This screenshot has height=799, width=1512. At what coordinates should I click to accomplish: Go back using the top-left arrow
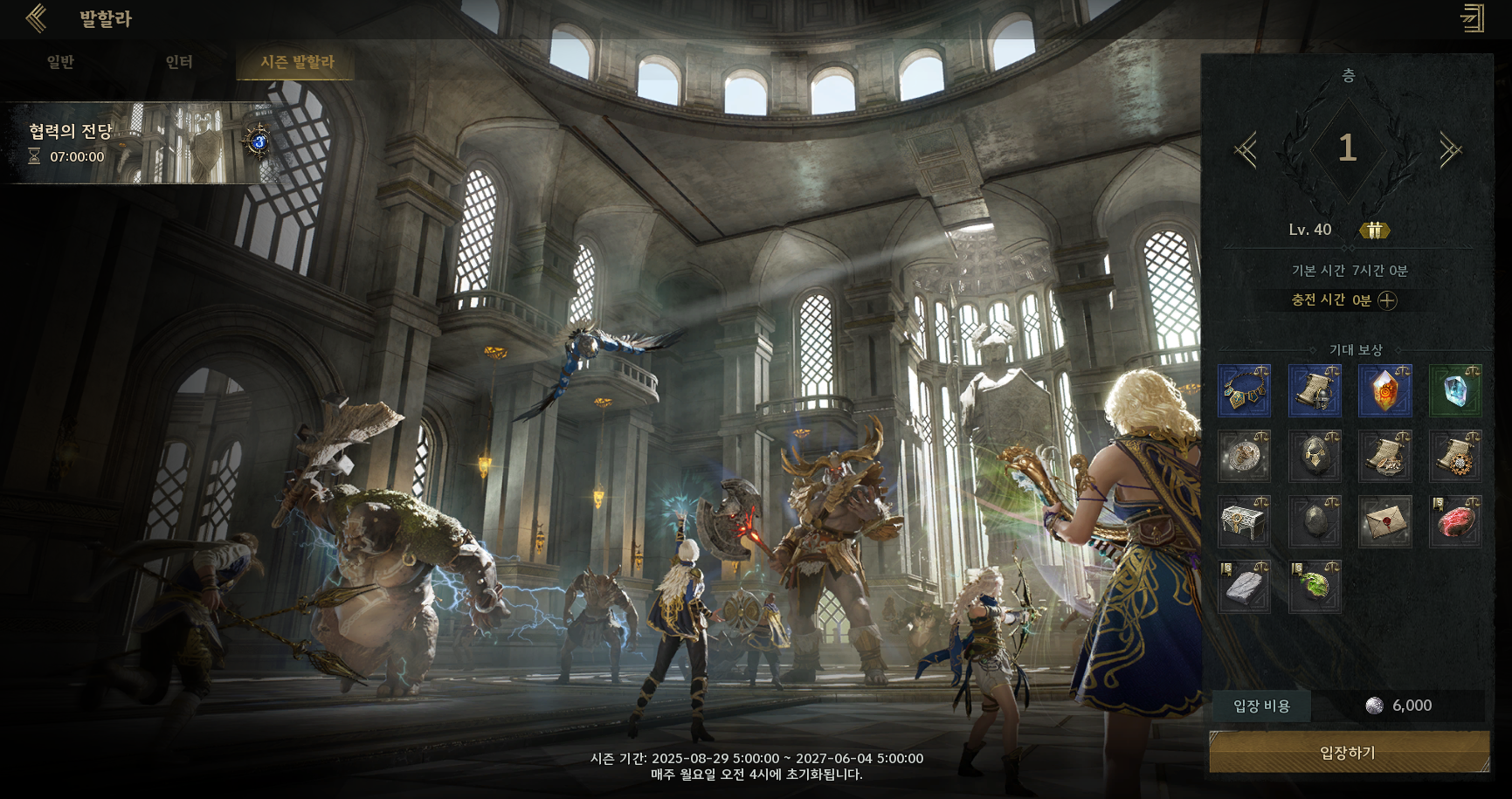pyautogui.click(x=37, y=18)
